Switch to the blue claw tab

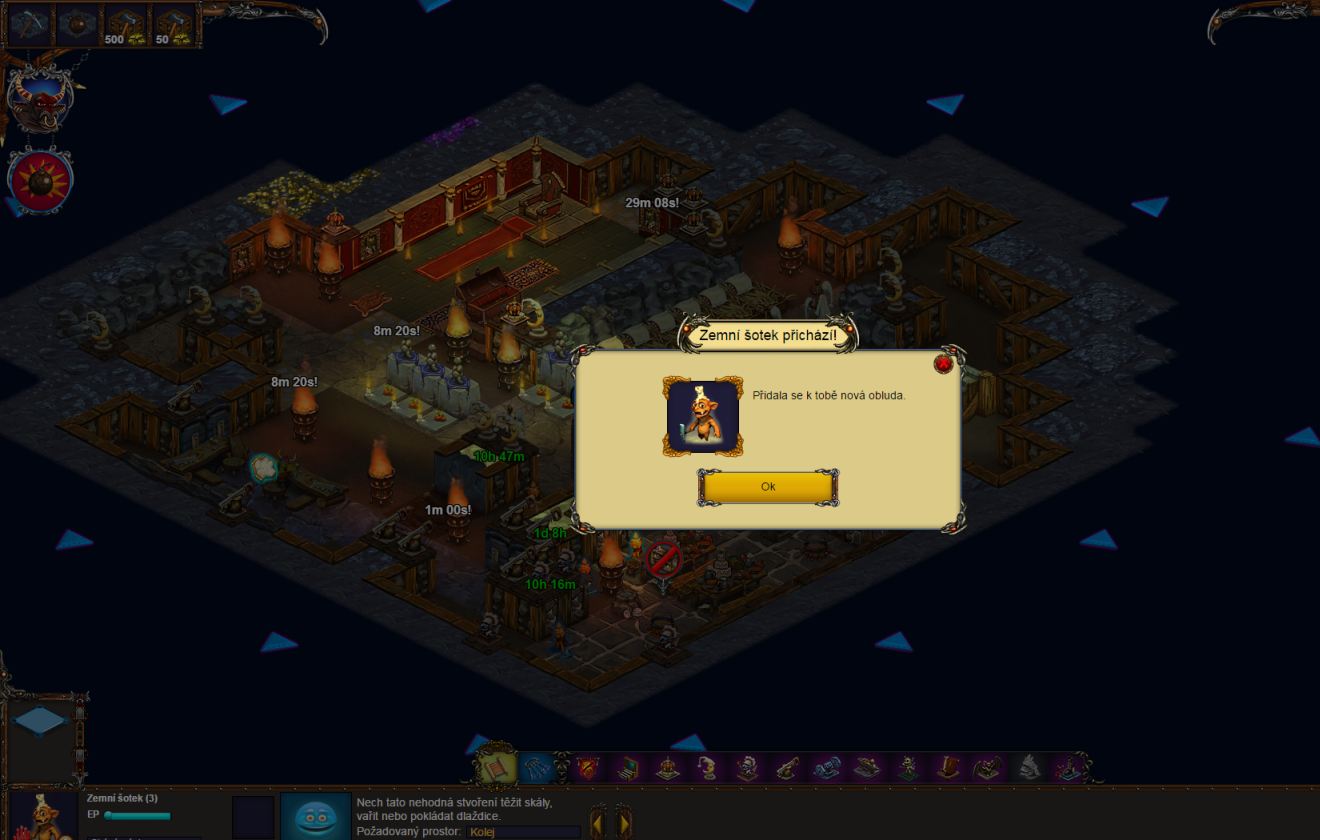(x=537, y=768)
